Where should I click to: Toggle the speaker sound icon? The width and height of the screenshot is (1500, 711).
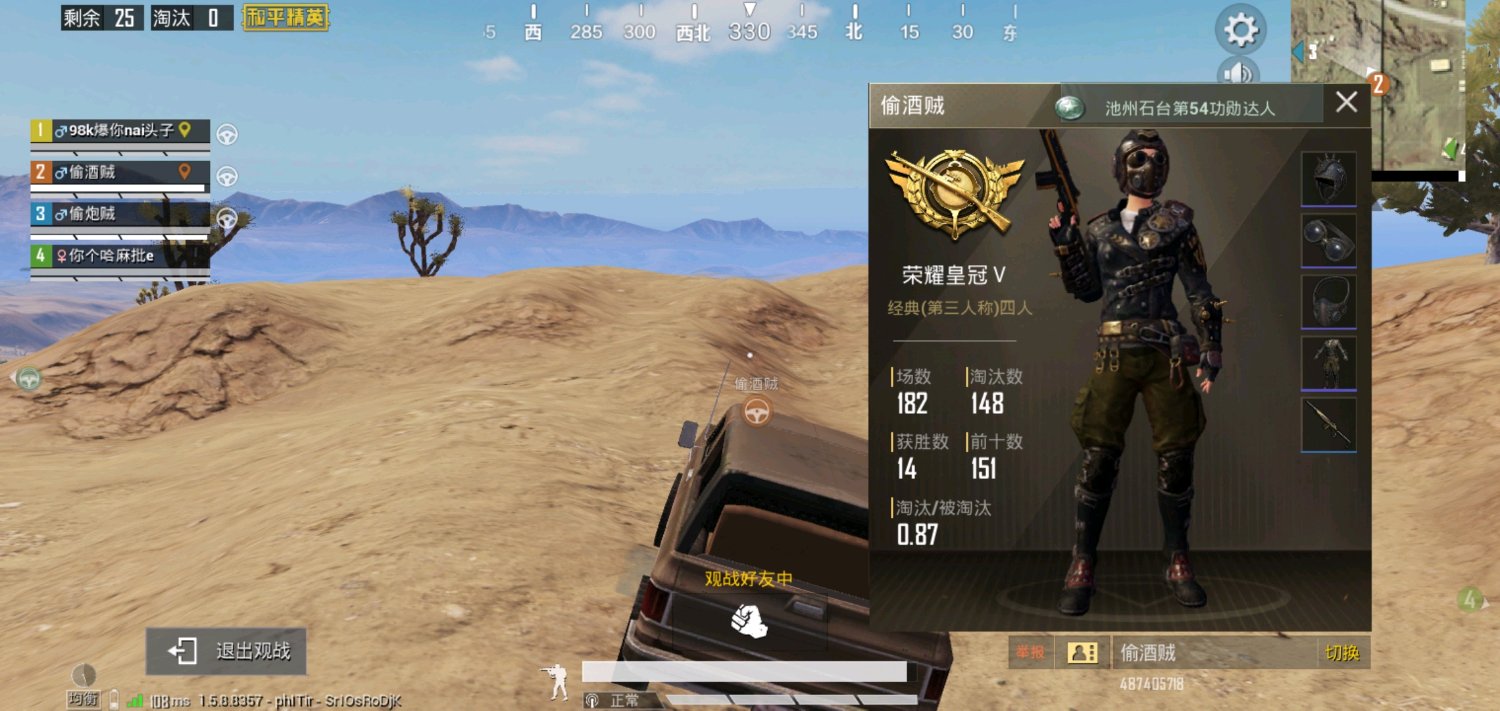coord(1238,73)
